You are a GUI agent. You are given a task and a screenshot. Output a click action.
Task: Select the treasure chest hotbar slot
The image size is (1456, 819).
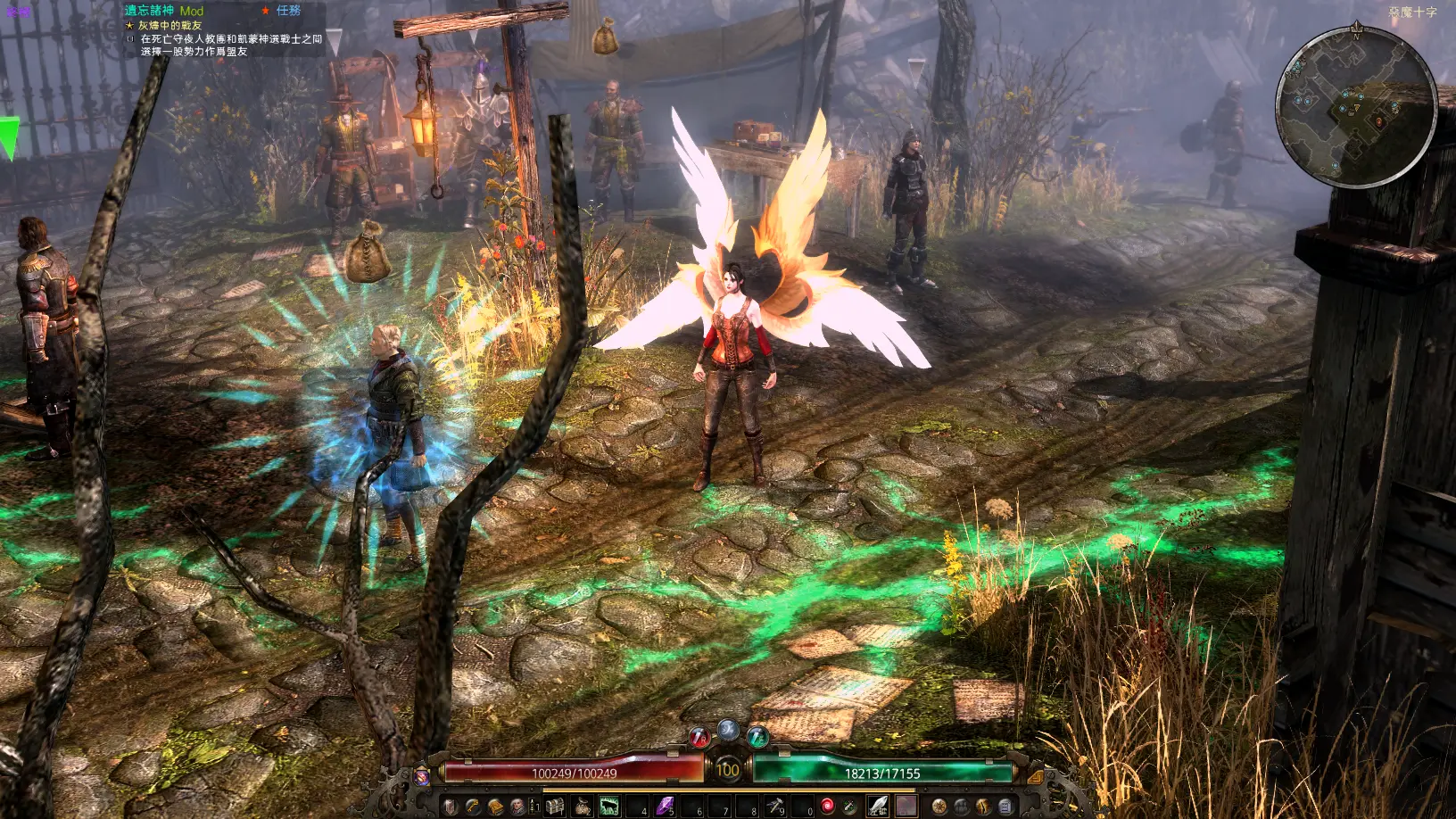[555, 807]
